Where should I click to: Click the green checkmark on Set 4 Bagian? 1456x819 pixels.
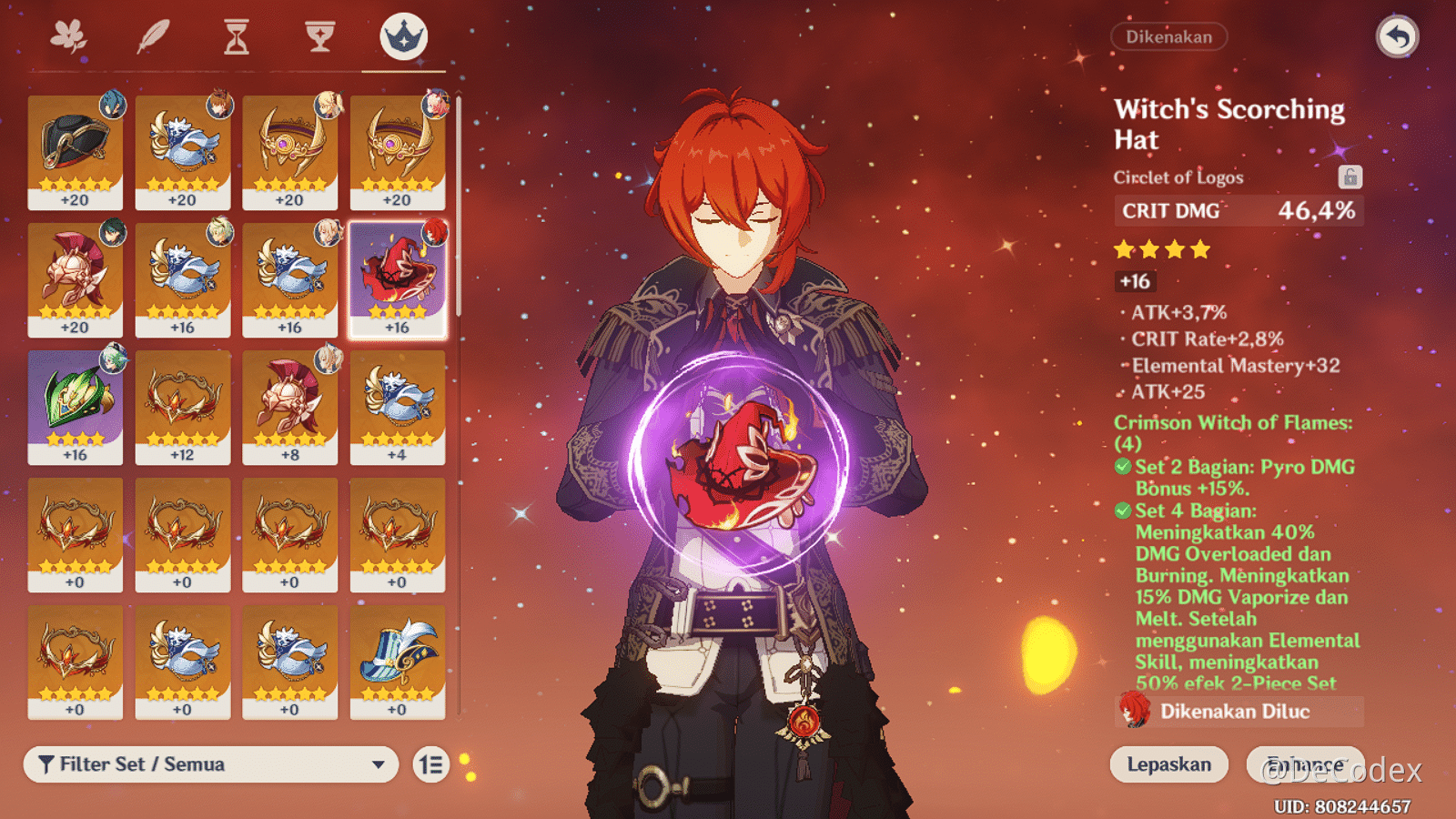tap(1123, 511)
